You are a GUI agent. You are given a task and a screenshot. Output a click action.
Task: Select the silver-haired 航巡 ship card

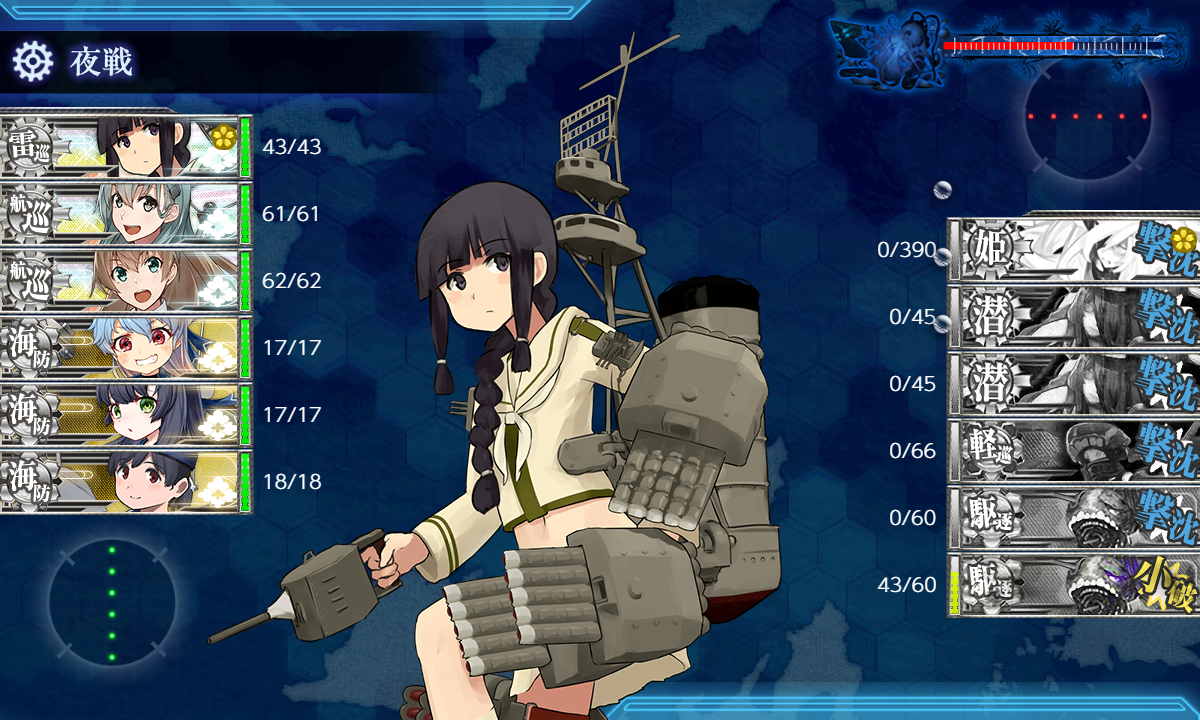click(x=125, y=214)
